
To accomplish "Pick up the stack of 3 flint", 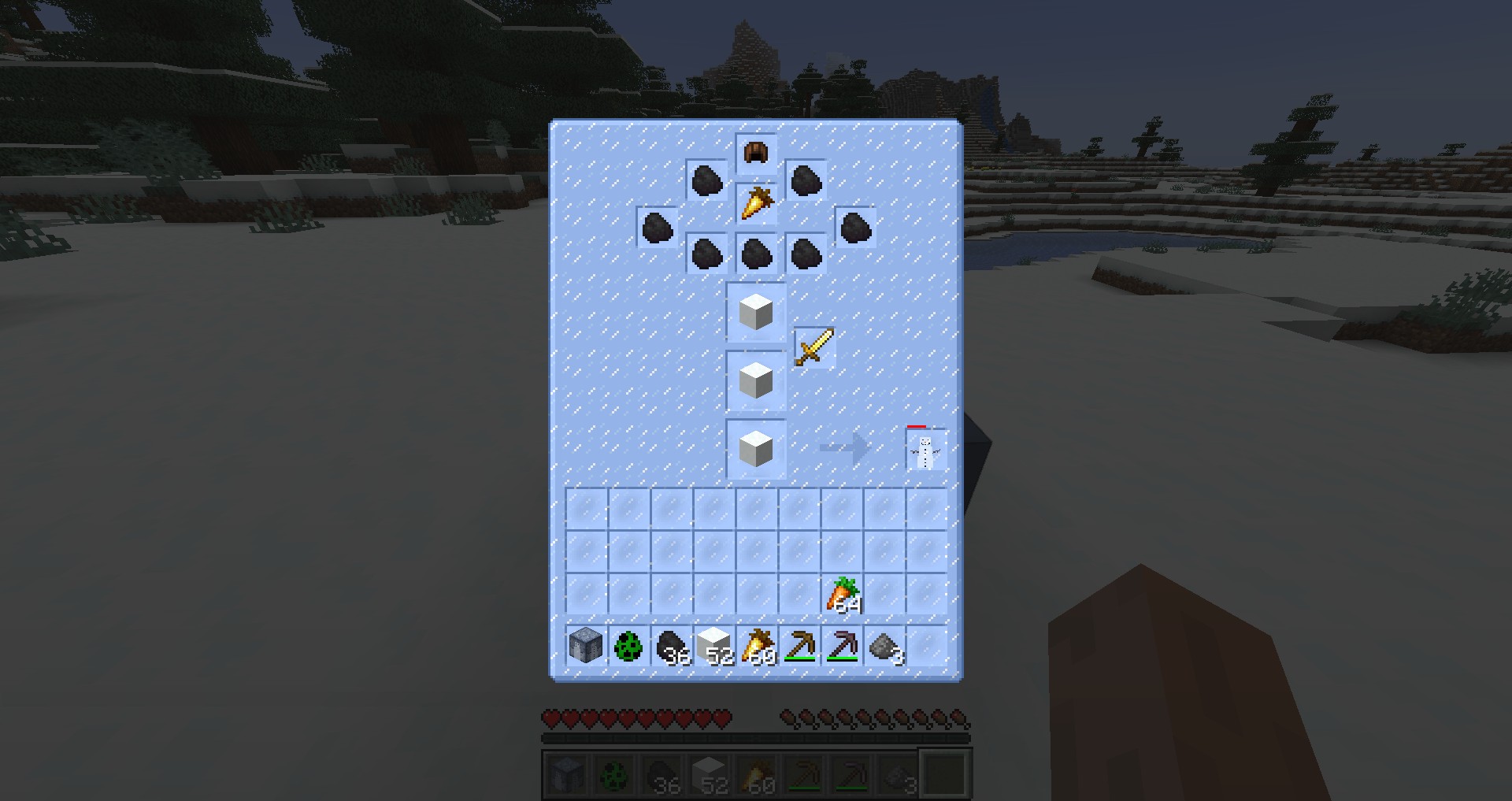I will [884, 647].
